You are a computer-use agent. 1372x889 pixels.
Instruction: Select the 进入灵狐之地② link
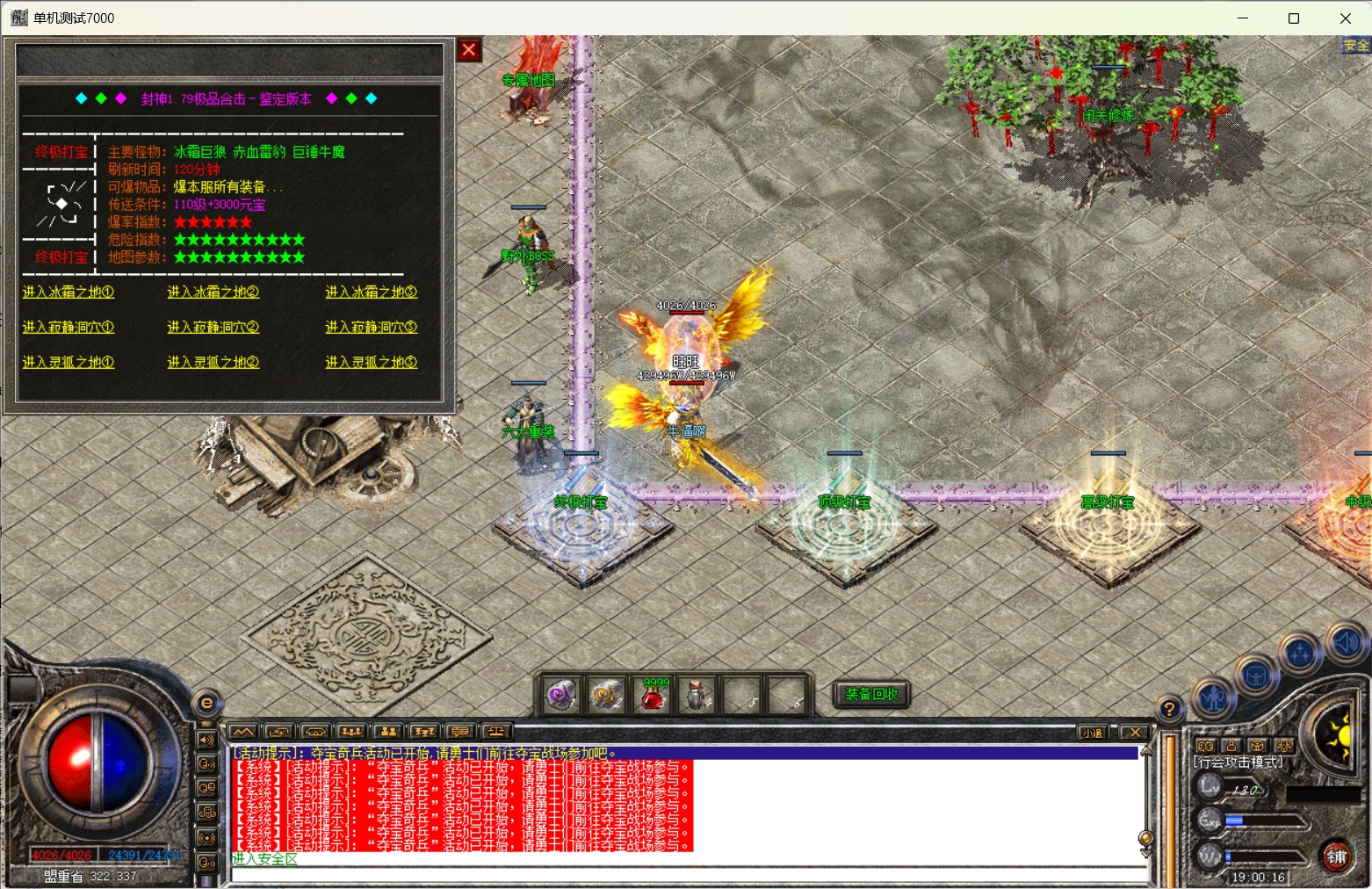(x=213, y=362)
